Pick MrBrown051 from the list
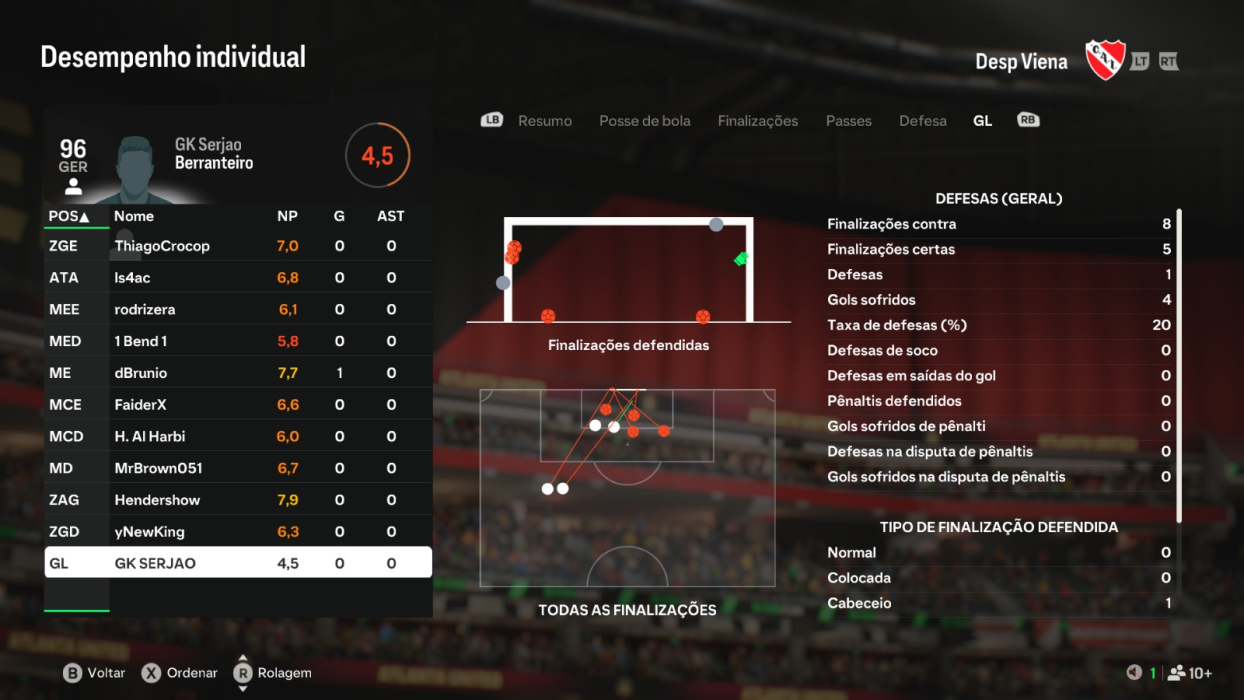Image resolution: width=1244 pixels, height=700 pixels. click(238, 468)
